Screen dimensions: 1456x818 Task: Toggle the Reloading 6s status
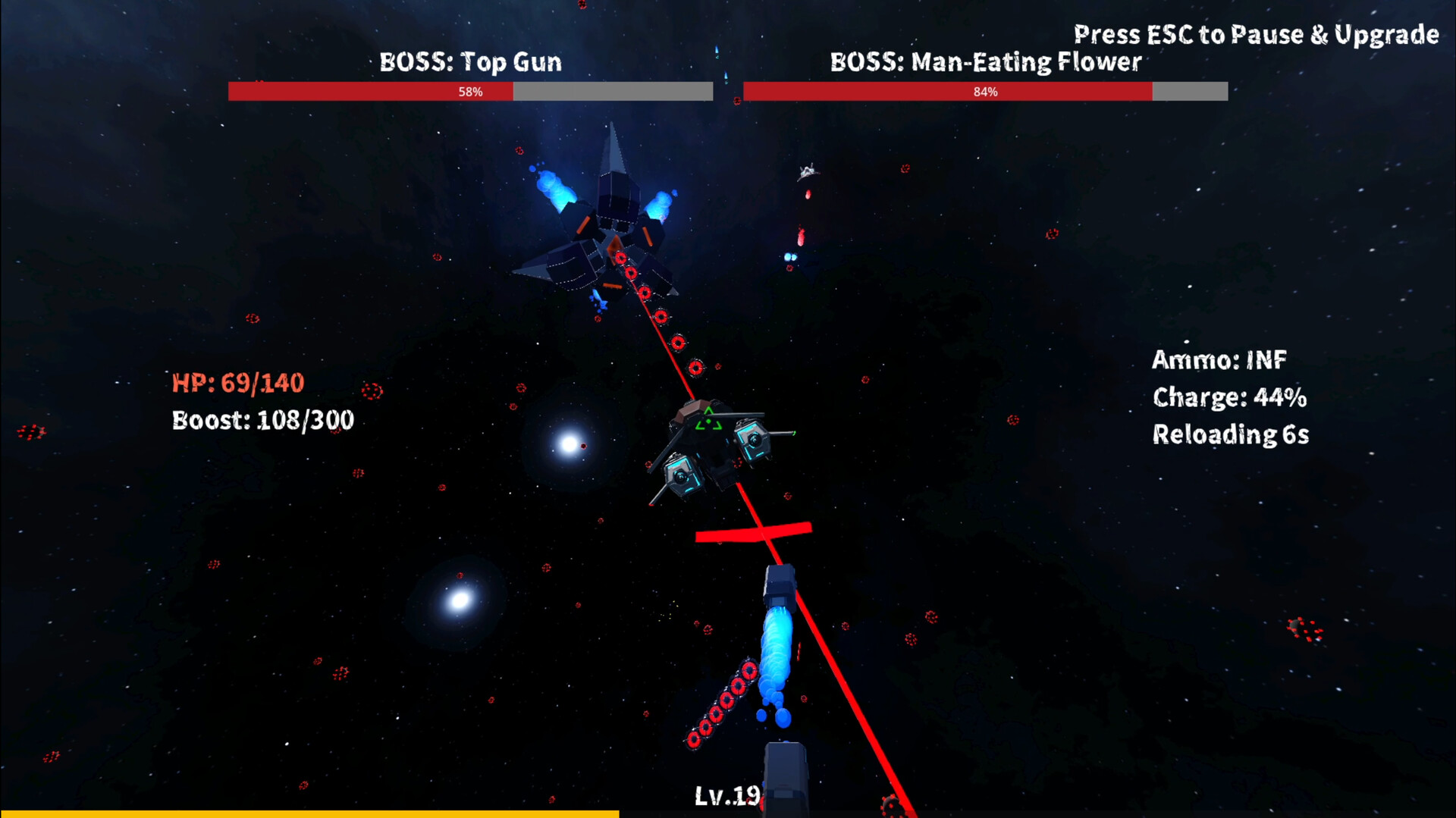pyautogui.click(x=1231, y=435)
